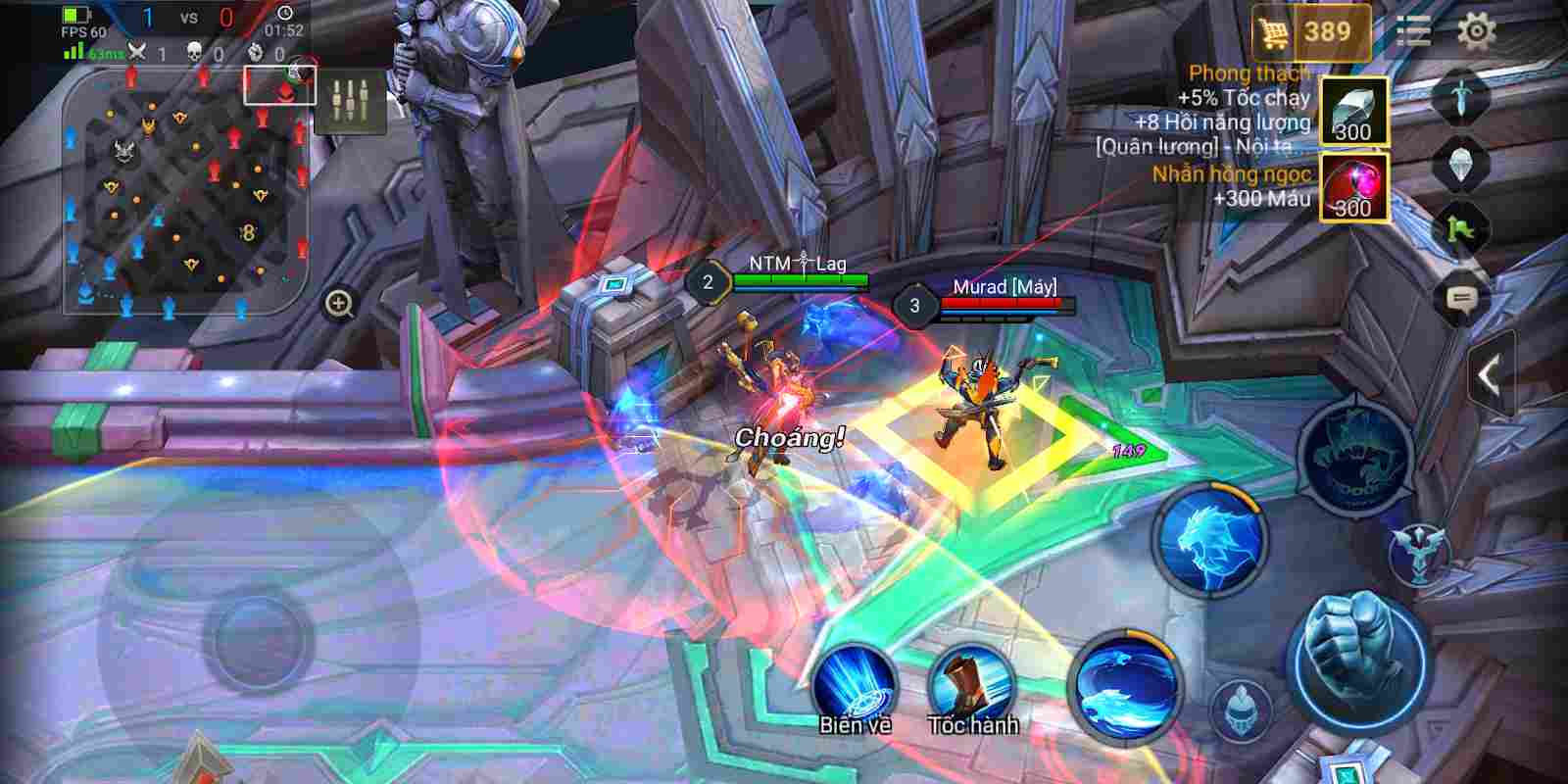The image size is (1568, 784).
Task: Buy the Nhẫn hồng ngọc ruby ring
Action: pyautogui.click(x=1353, y=188)
